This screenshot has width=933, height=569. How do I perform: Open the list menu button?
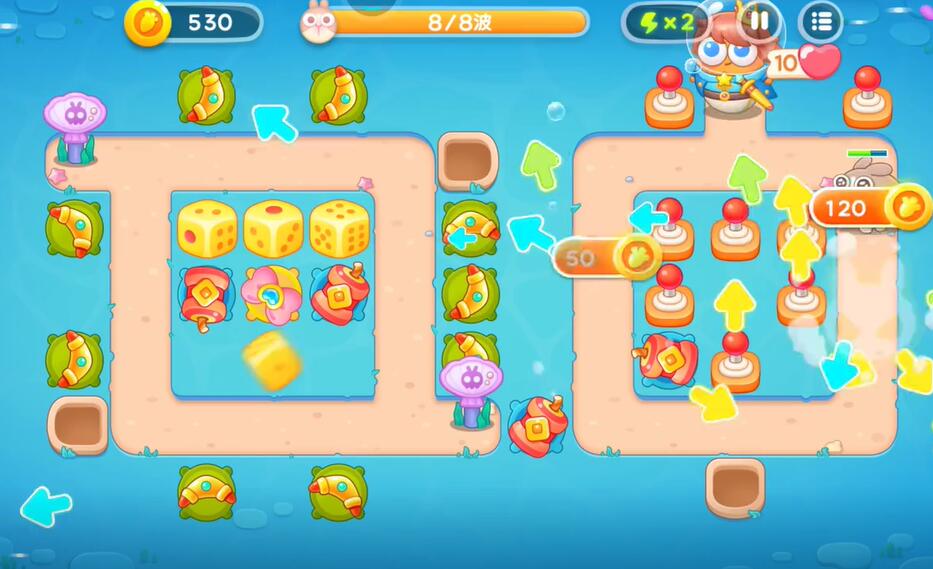click(821, 21)
